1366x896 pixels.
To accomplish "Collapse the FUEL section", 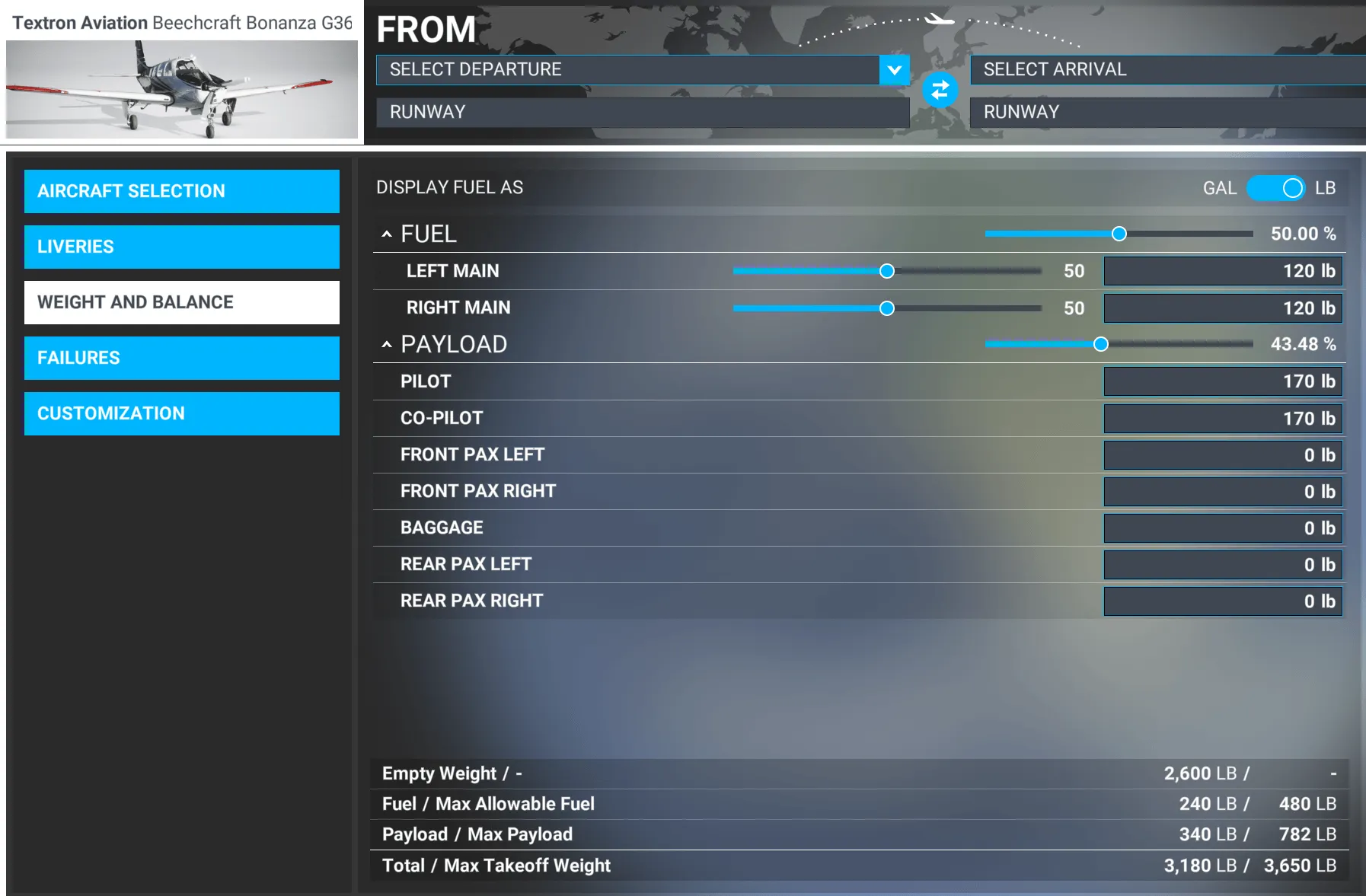I will (388, 233).
